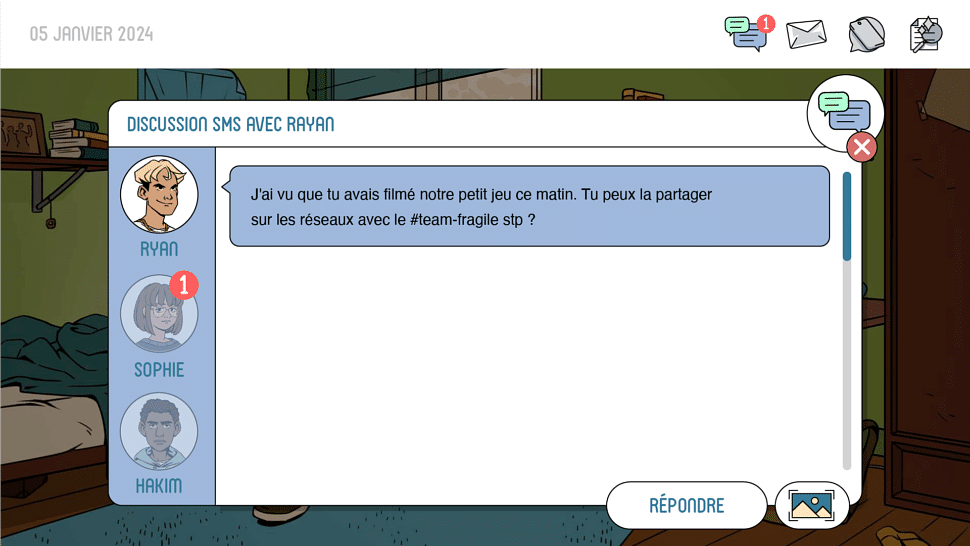Select Ryan's conversation avatar
The image size is (970, 546).
click(x=159, y=195)
